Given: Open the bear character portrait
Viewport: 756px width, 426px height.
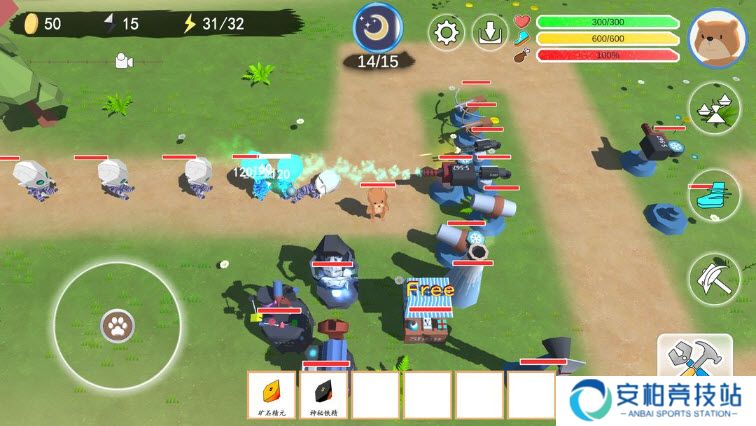Looking at the screenshot, I should 718,37.
